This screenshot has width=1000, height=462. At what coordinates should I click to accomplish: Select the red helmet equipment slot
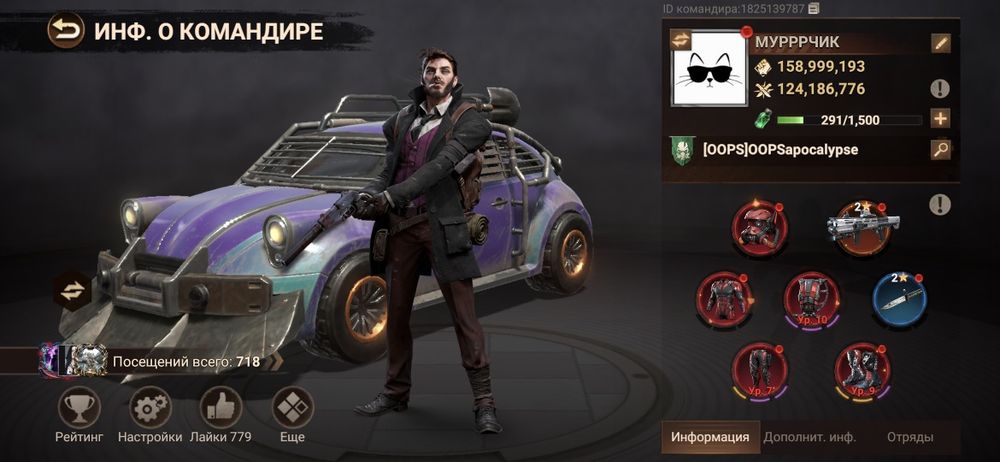760,225
